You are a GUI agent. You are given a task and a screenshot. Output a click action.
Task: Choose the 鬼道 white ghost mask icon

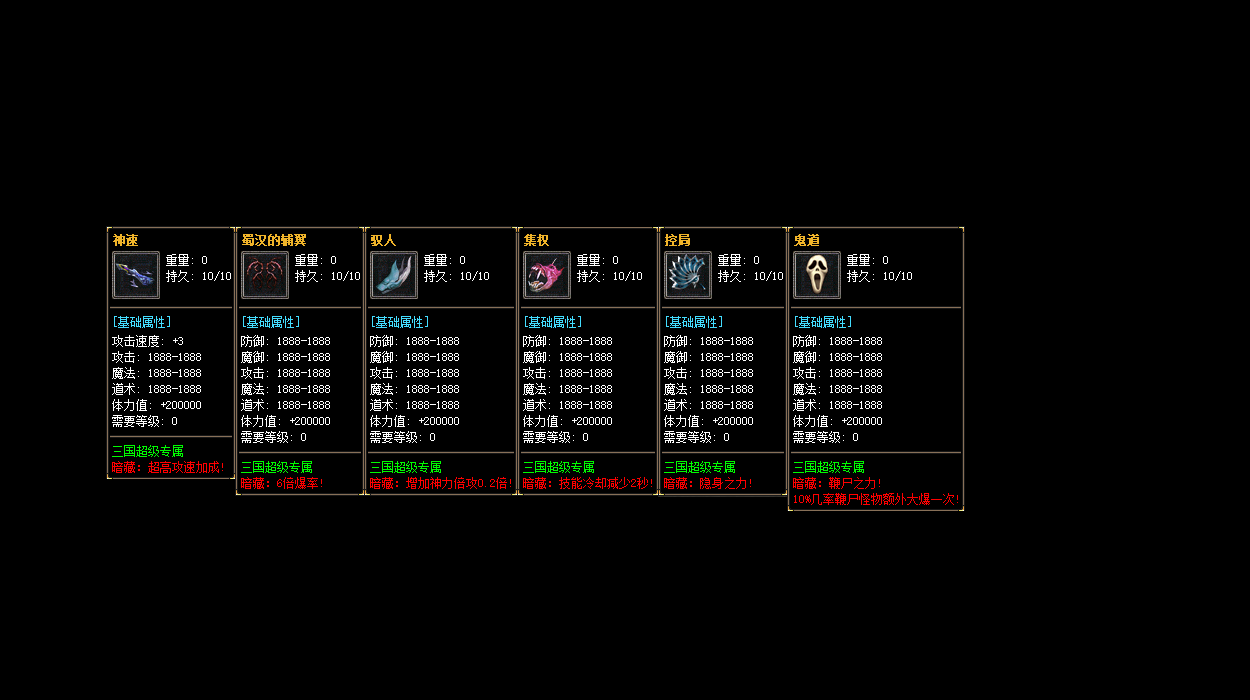click(817, 275)
